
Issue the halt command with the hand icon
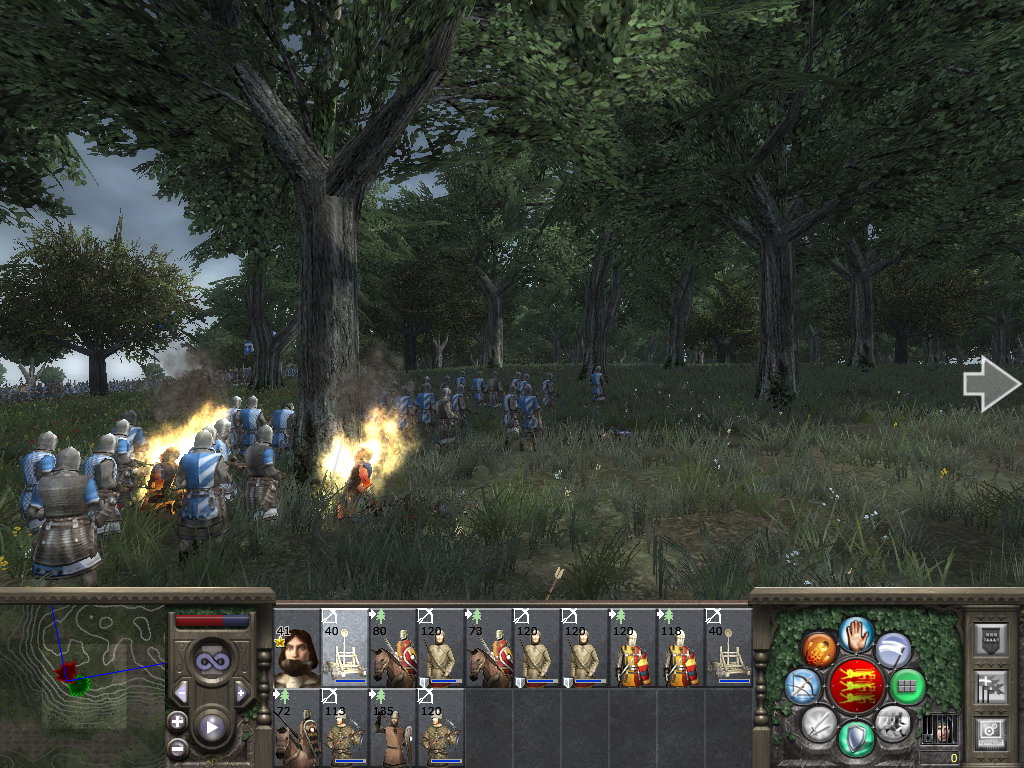pyautogui.click(x=855, y=633)
